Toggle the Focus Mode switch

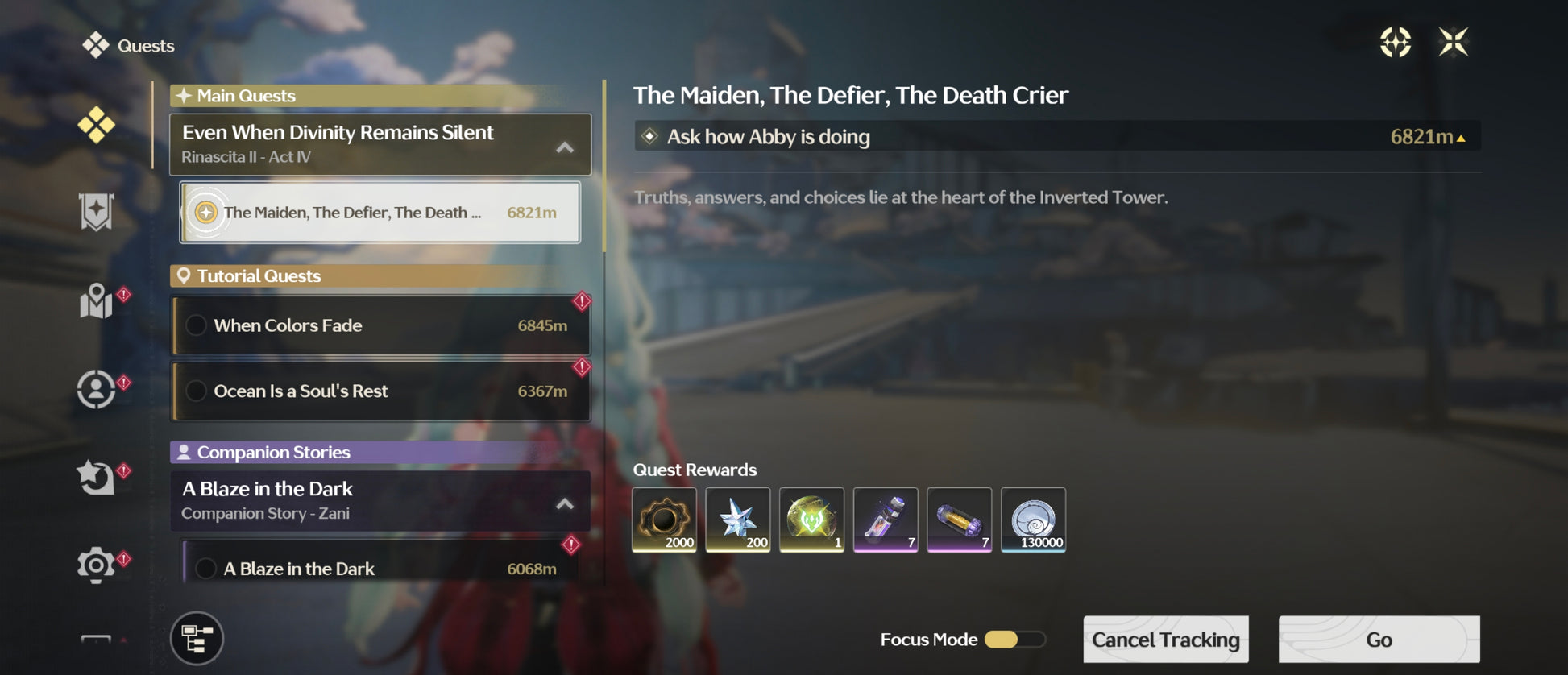(x=1014, y=640)
